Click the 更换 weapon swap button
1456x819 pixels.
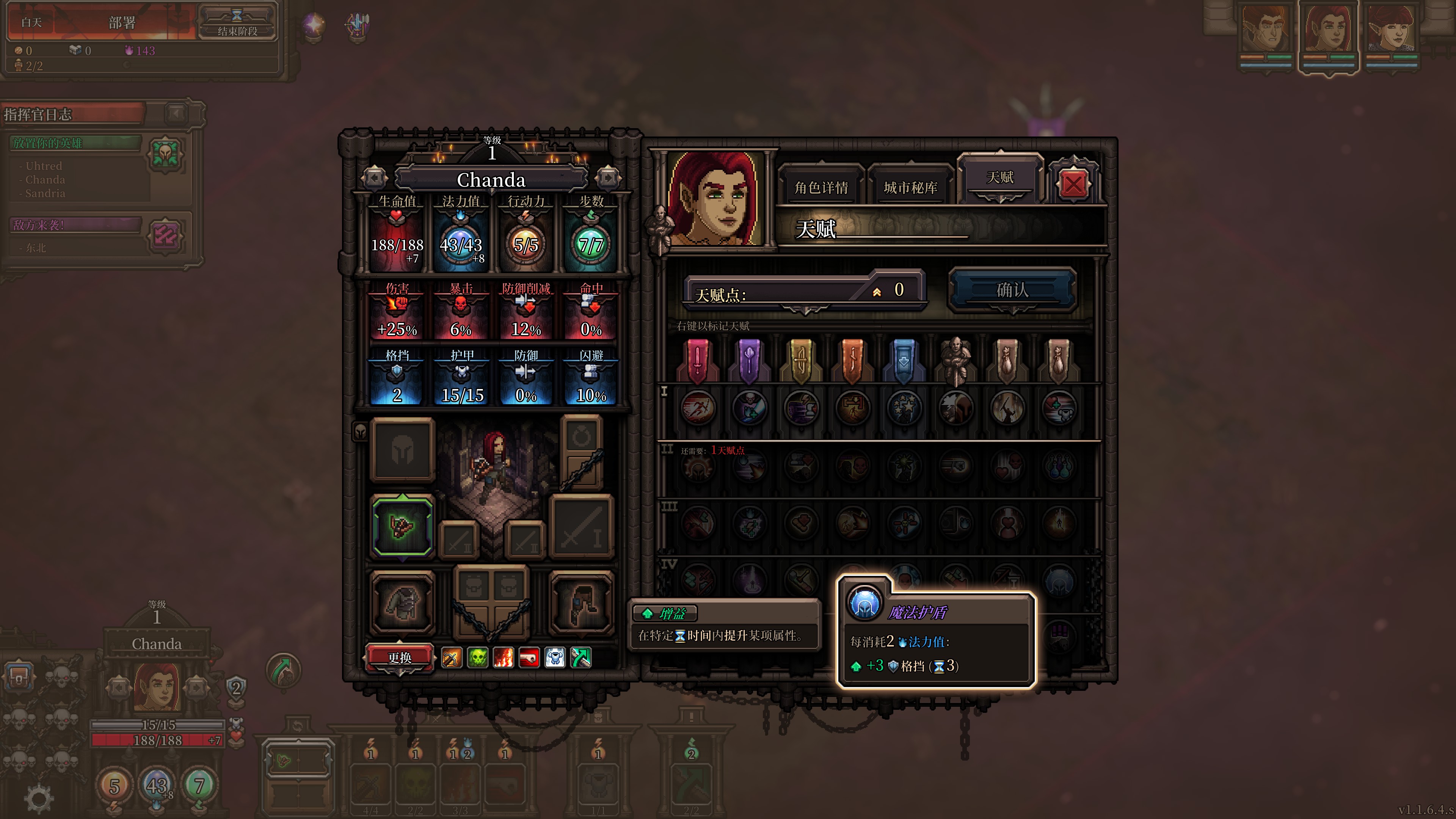(400, 658)
